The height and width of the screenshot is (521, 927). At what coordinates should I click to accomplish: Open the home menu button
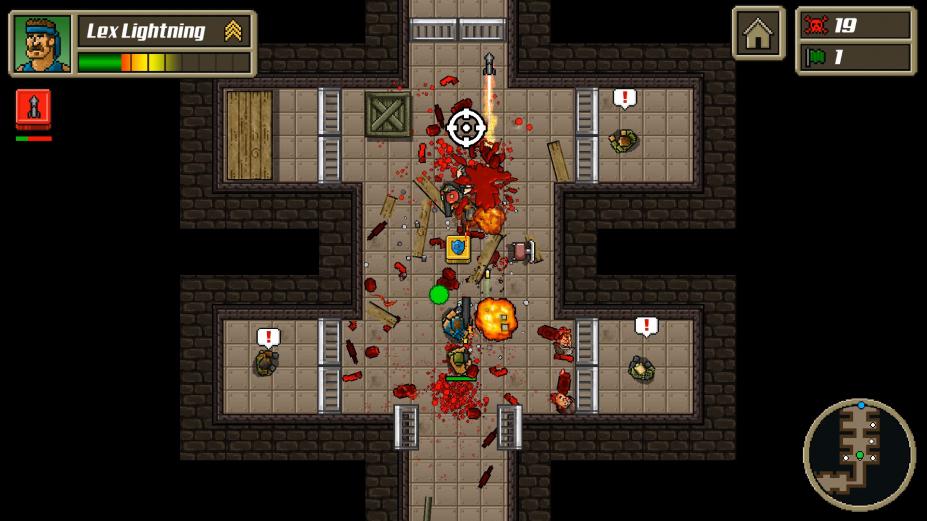click(758, 33)
